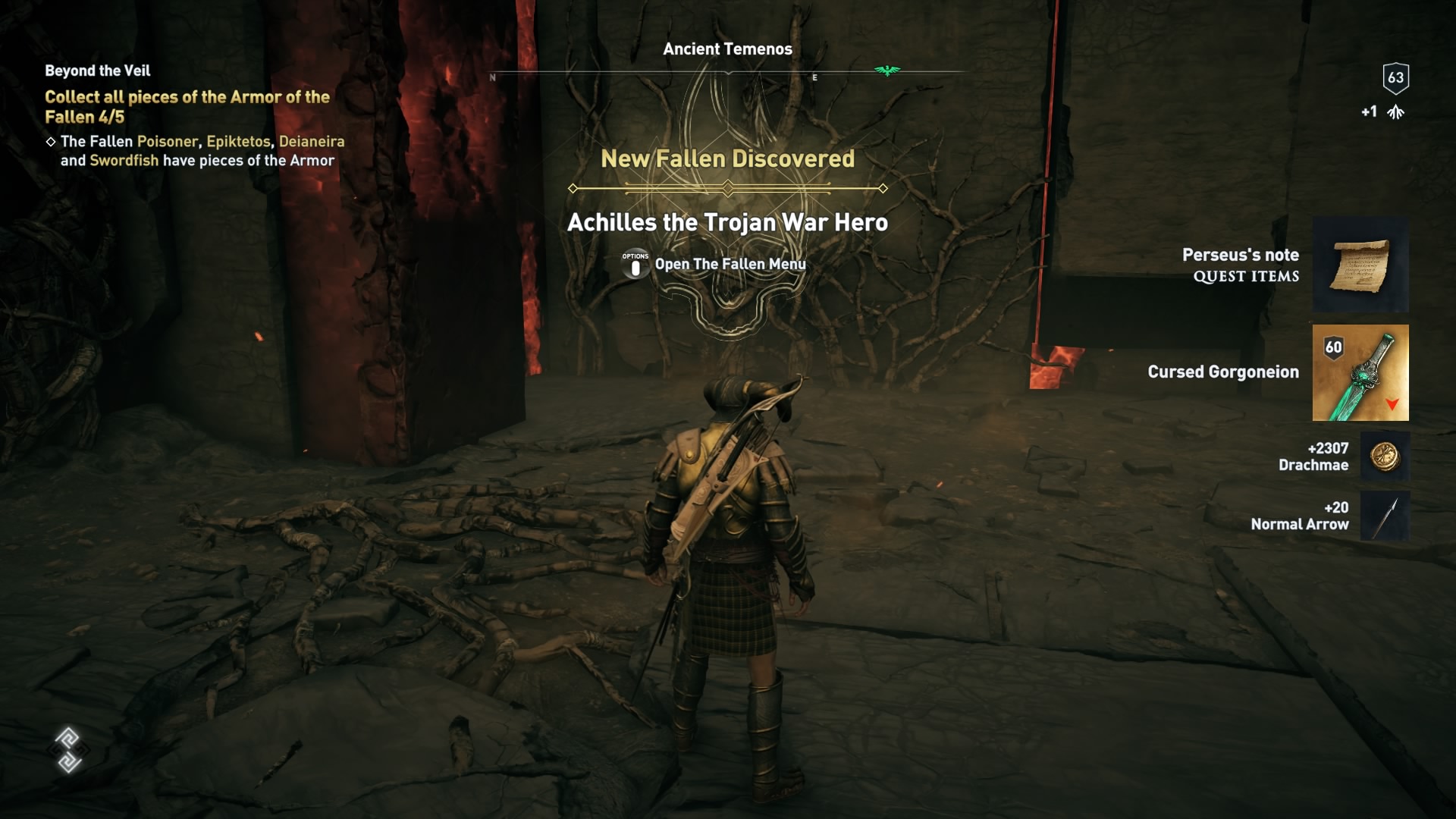Toggle the quest objective diamond marker
Image resolution: width=1456 pixels, height=819 pixels.
pos(50,141)
